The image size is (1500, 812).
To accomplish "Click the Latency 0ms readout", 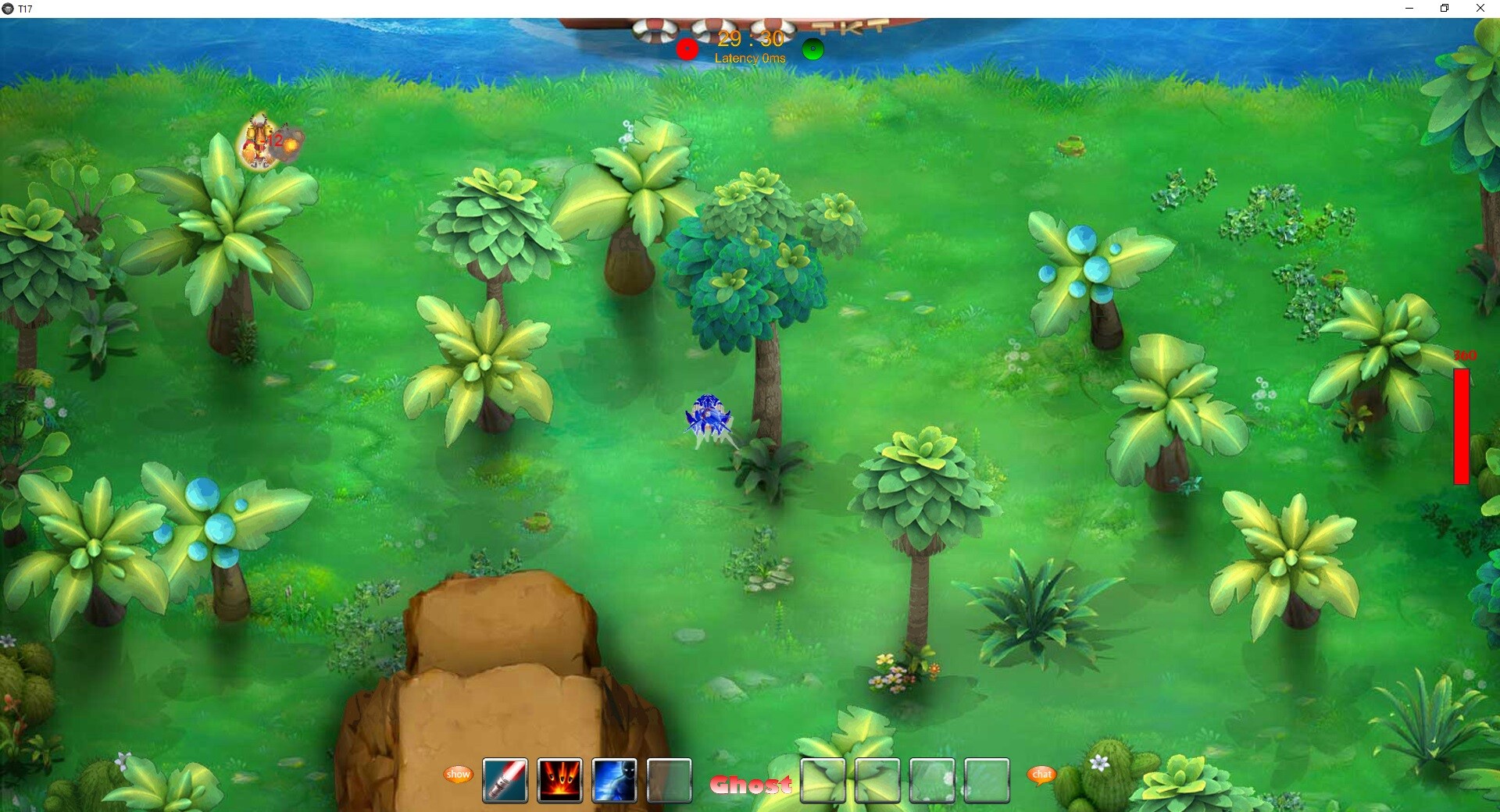I will pyautogui.click(x=752, y=59).
